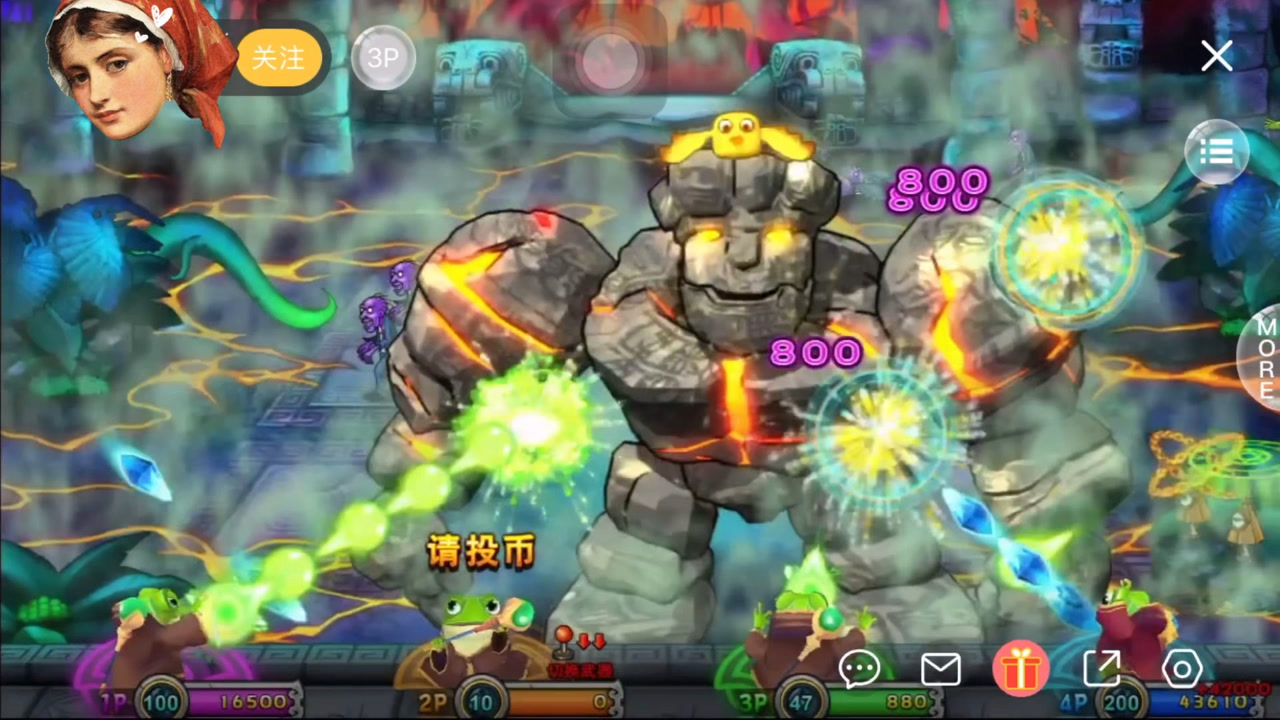Share the stream using the arrow icon
The width and height of the screenshot is (1280, 720).
tap(1101, 669)
